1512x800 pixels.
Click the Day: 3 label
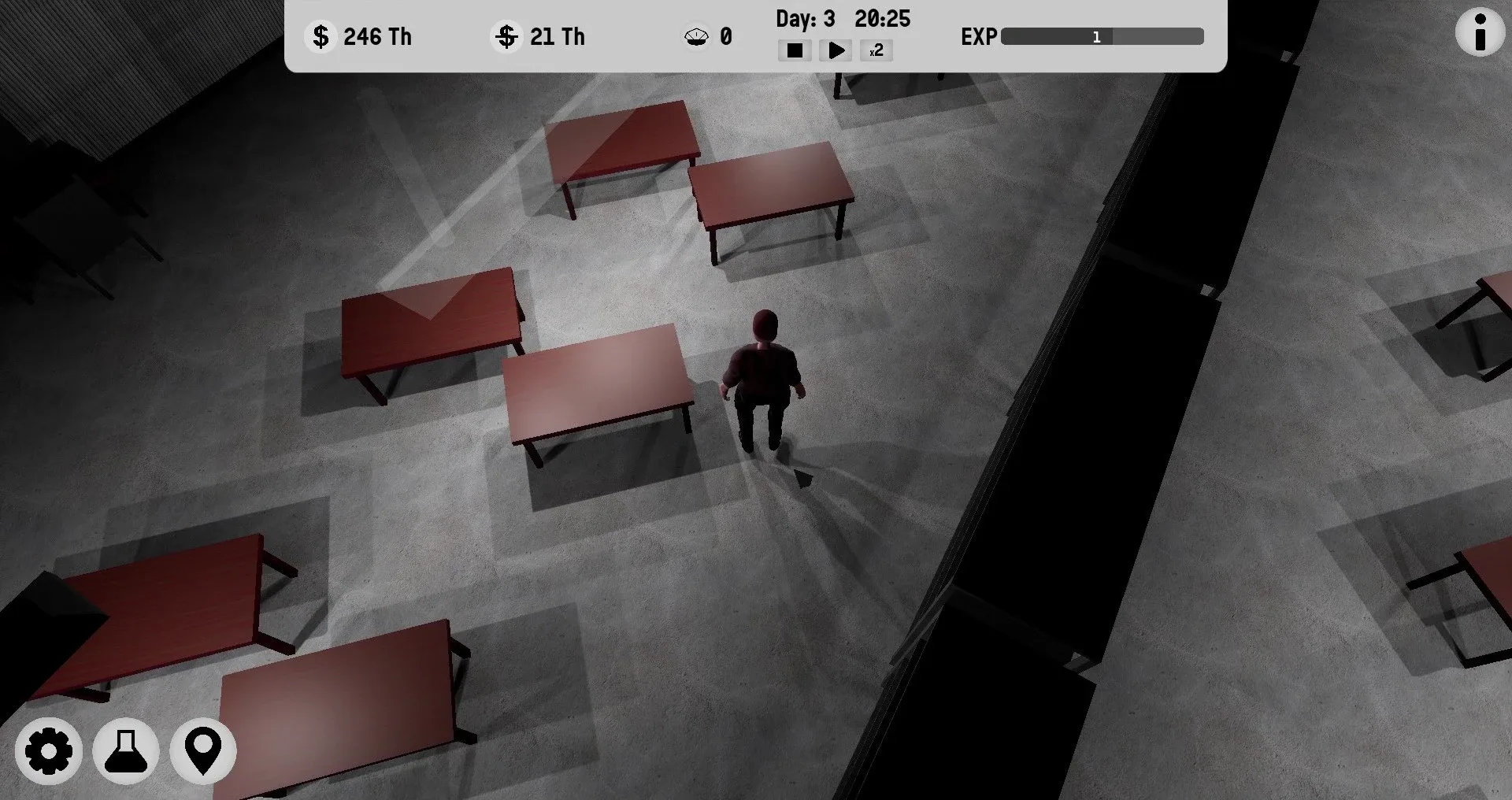[x=805, y=19]
